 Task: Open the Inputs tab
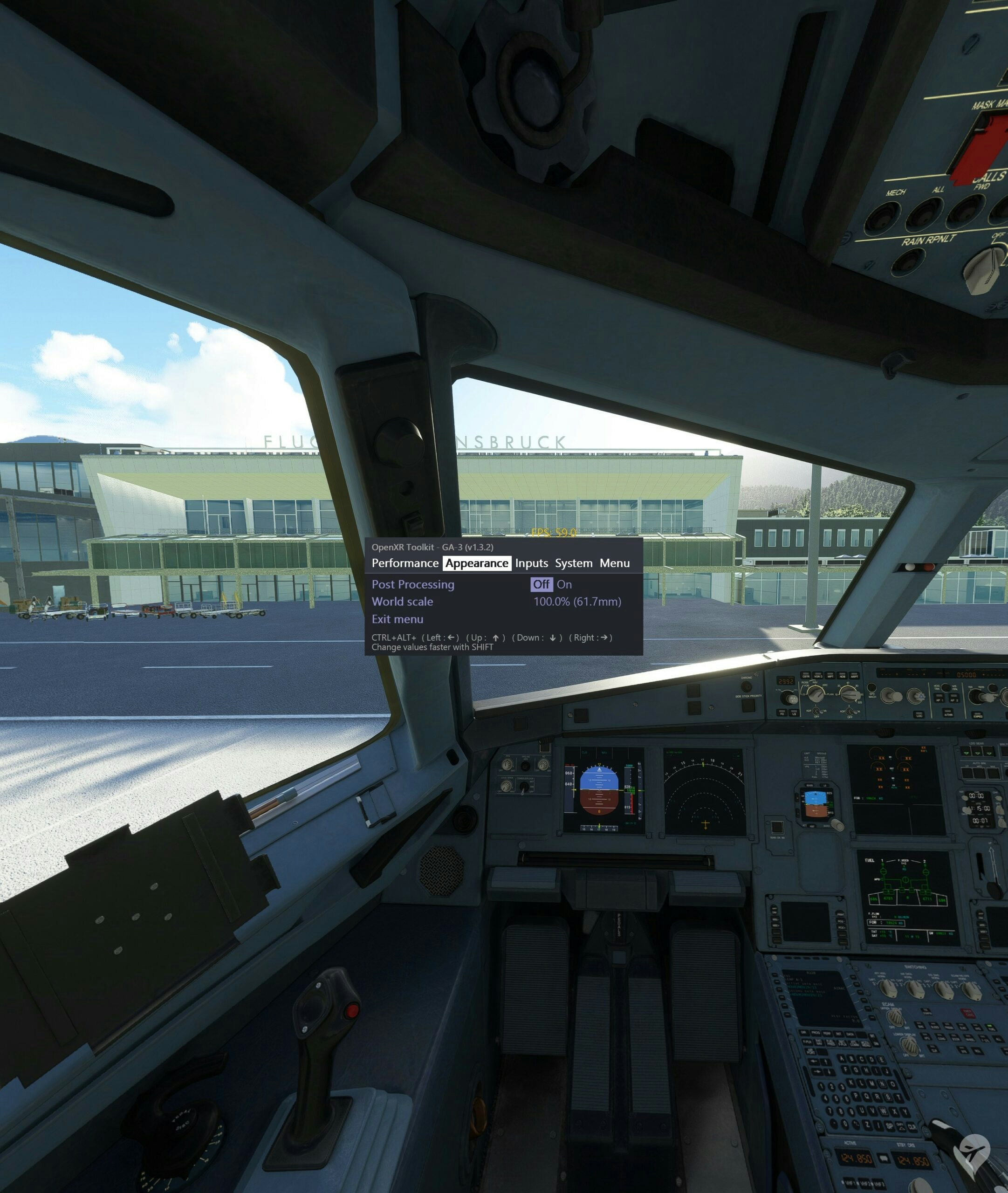point(531,563)
